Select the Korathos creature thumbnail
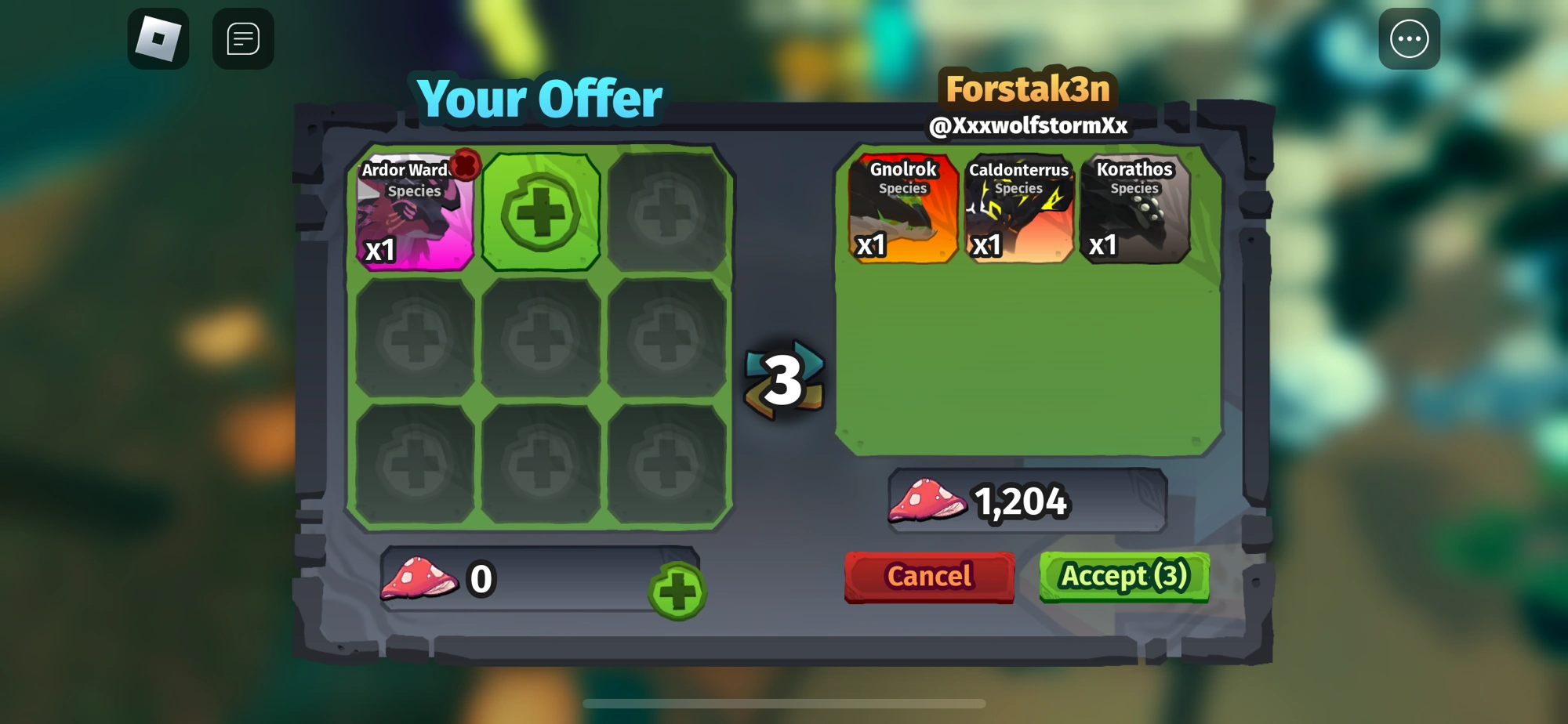 pyautogui.click(x=1134, y=208)
